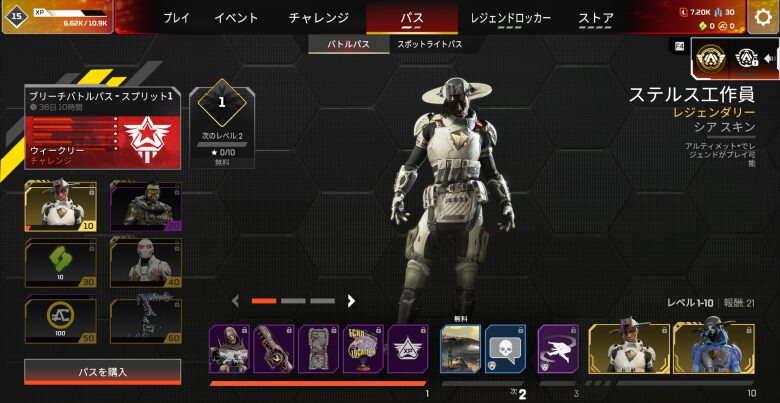Go to next reward page with right arrow
Viewport: 780px width, 403px height.
pos(351,300)
